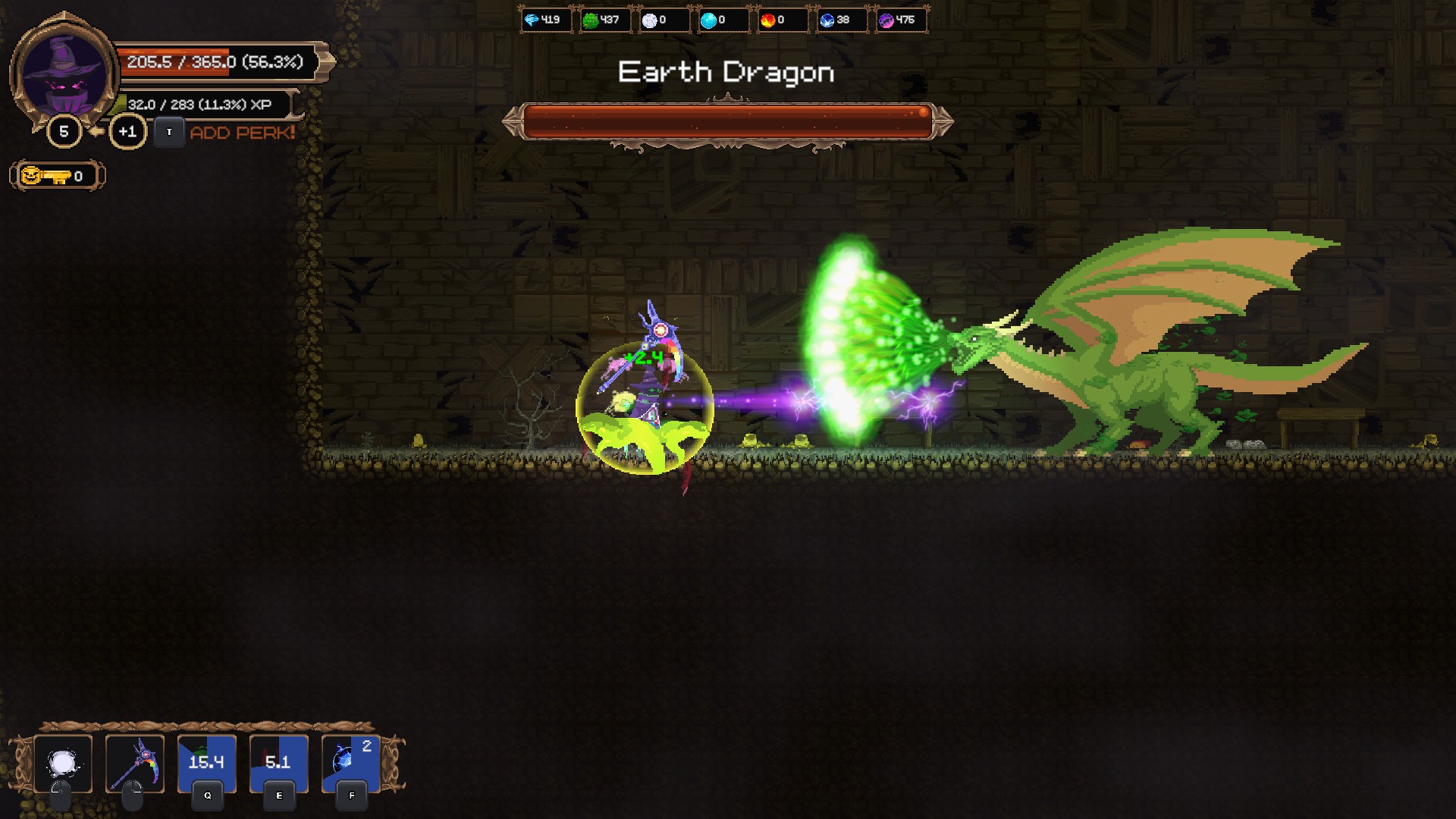Viewport: 1456px width, 819px height.
Task: Activate the ability showing 15.4 cooldown
Action: pos(206,763)
